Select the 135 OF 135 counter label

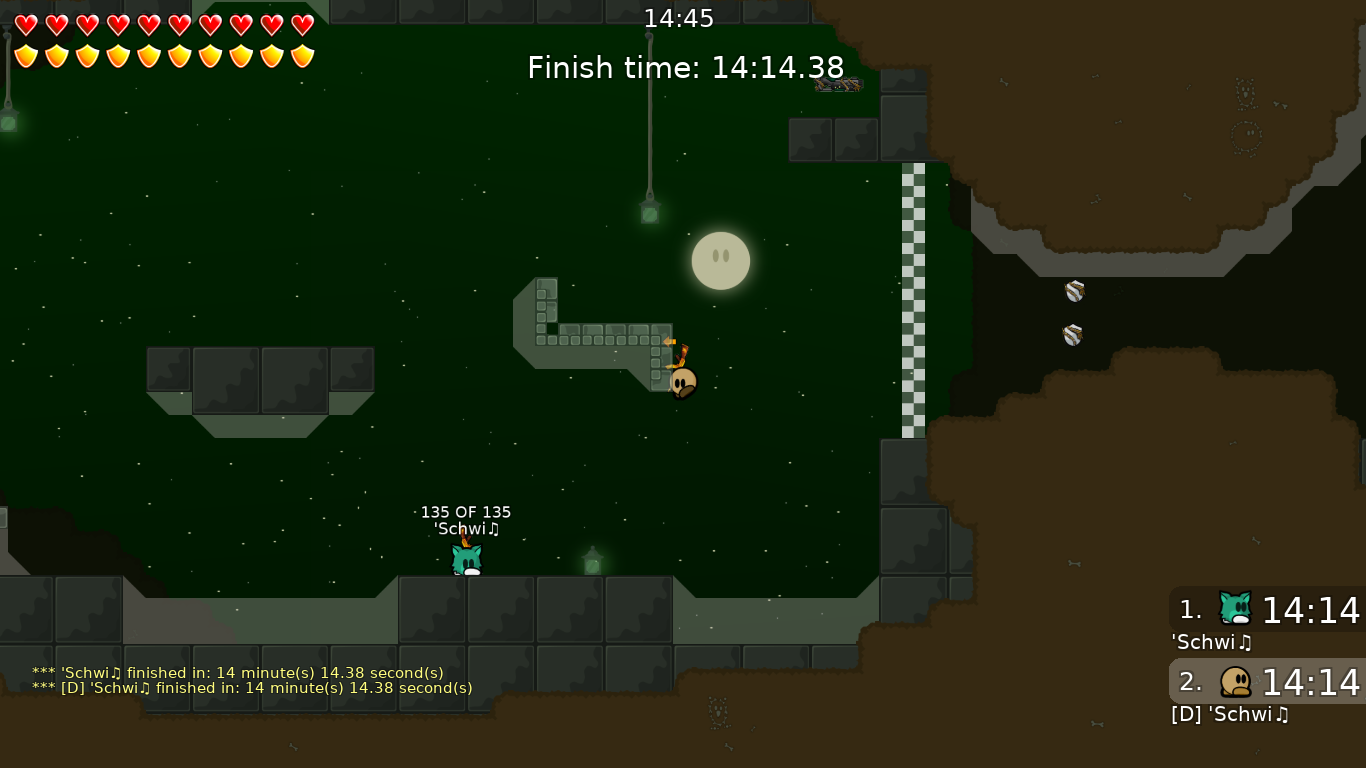[x=466, y=511]
